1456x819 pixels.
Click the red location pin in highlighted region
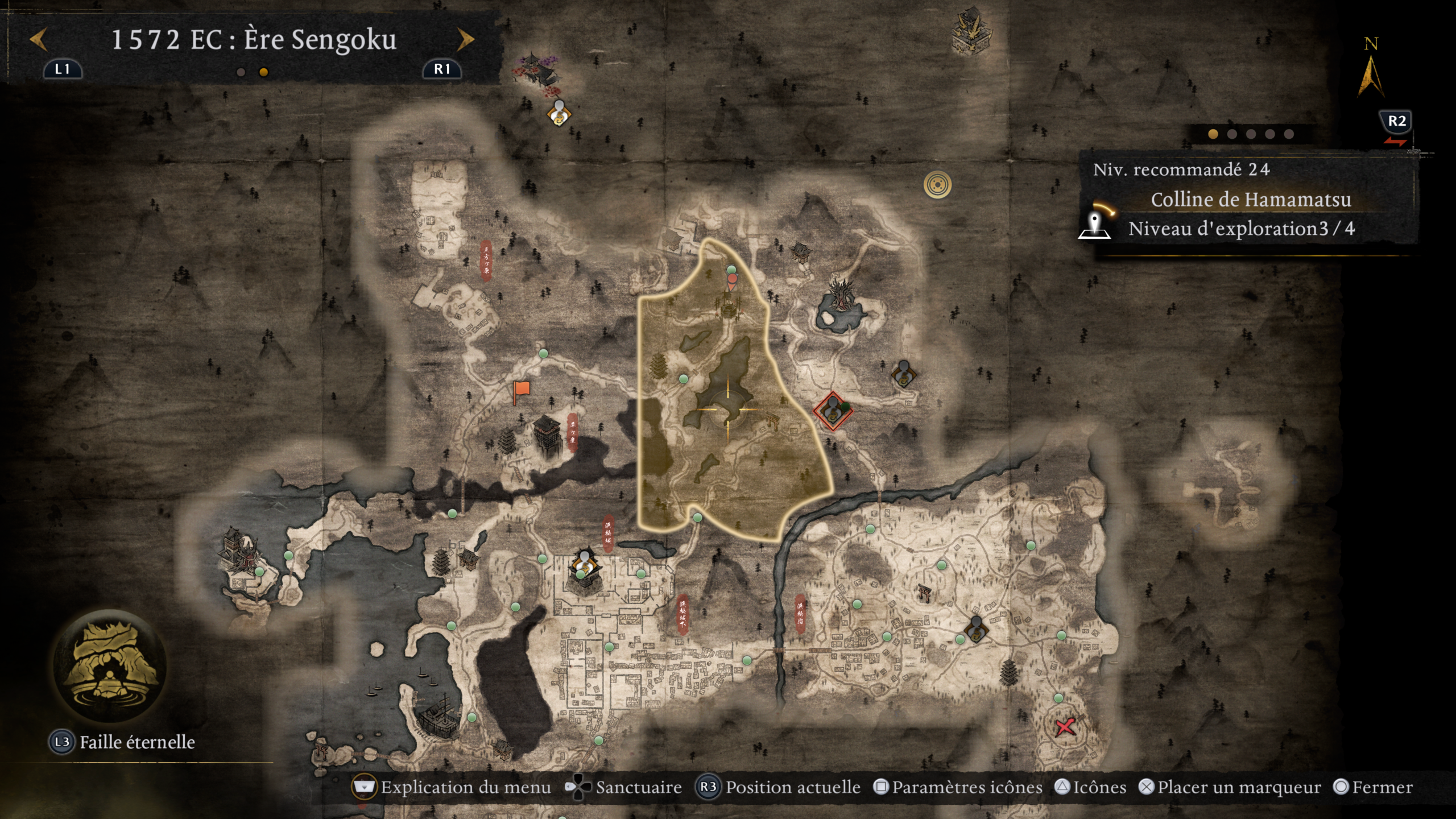pyautogui.click(x=732, y=281)
